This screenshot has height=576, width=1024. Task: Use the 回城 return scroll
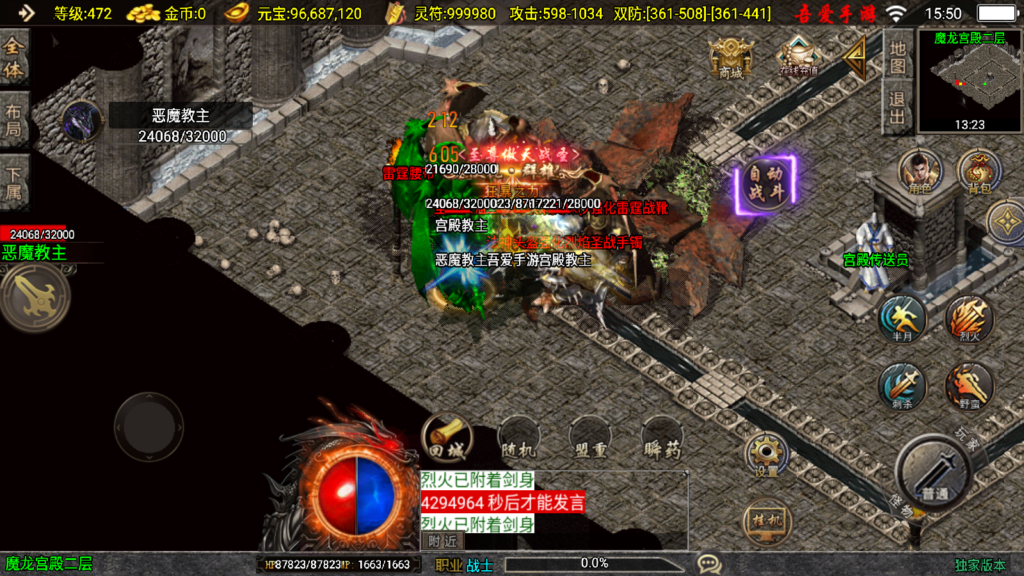point(443,435)
